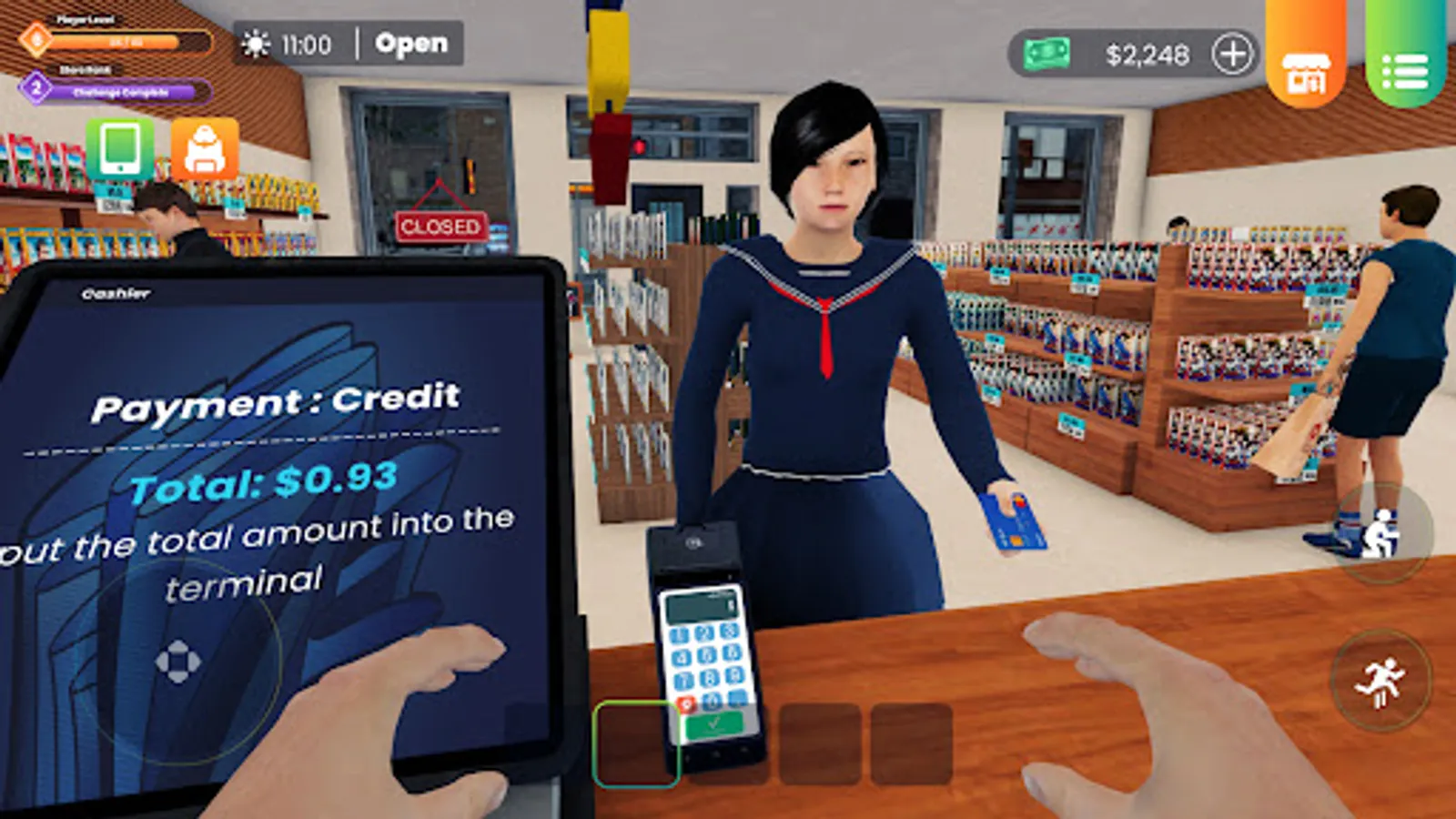The image size is (1456, 819).
Task: Open the money panel via the dollar total
Action: point(1150,55)
